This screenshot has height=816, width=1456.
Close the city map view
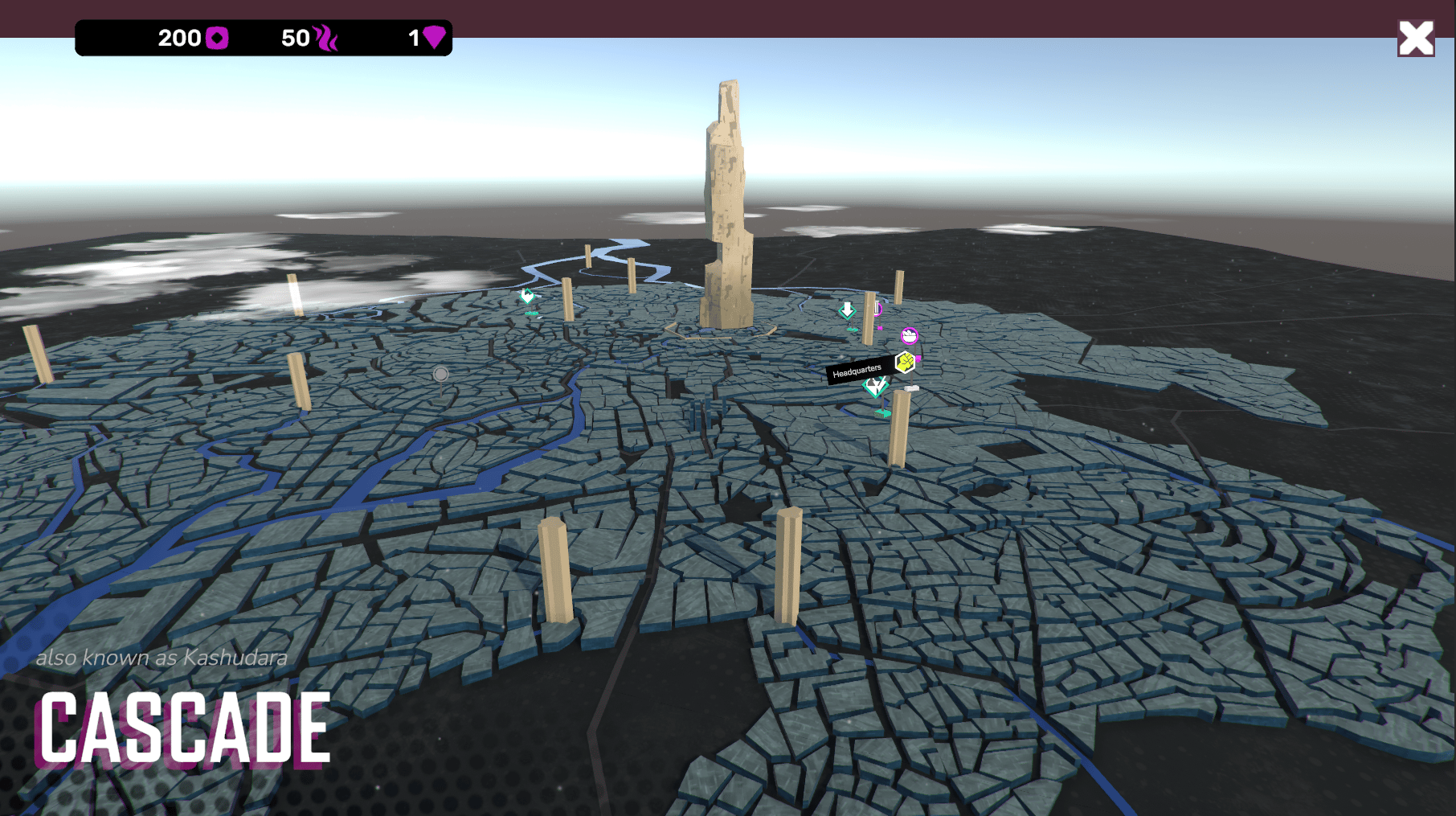(1415, 39)
